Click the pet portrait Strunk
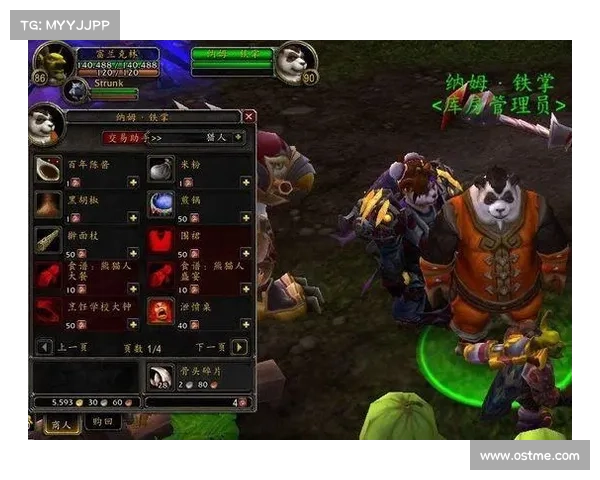The image size is (600, 480). tap(77, 89)
